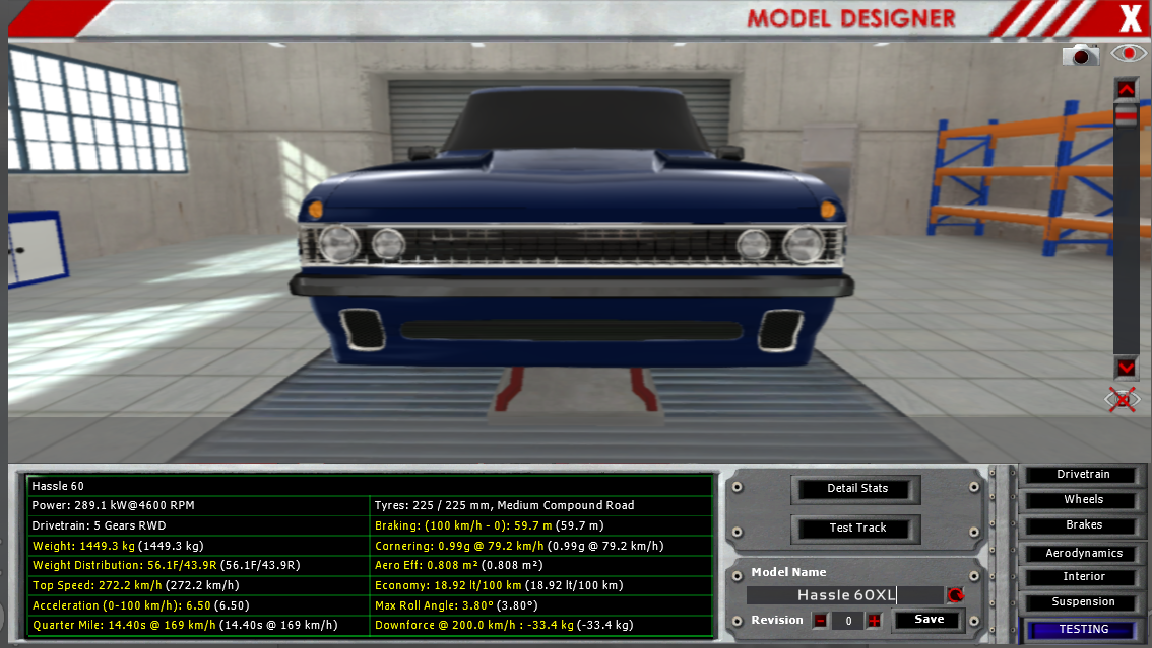Increase the revision number
The height and width of the screenshot is (648, 1152).
point(874,621)
